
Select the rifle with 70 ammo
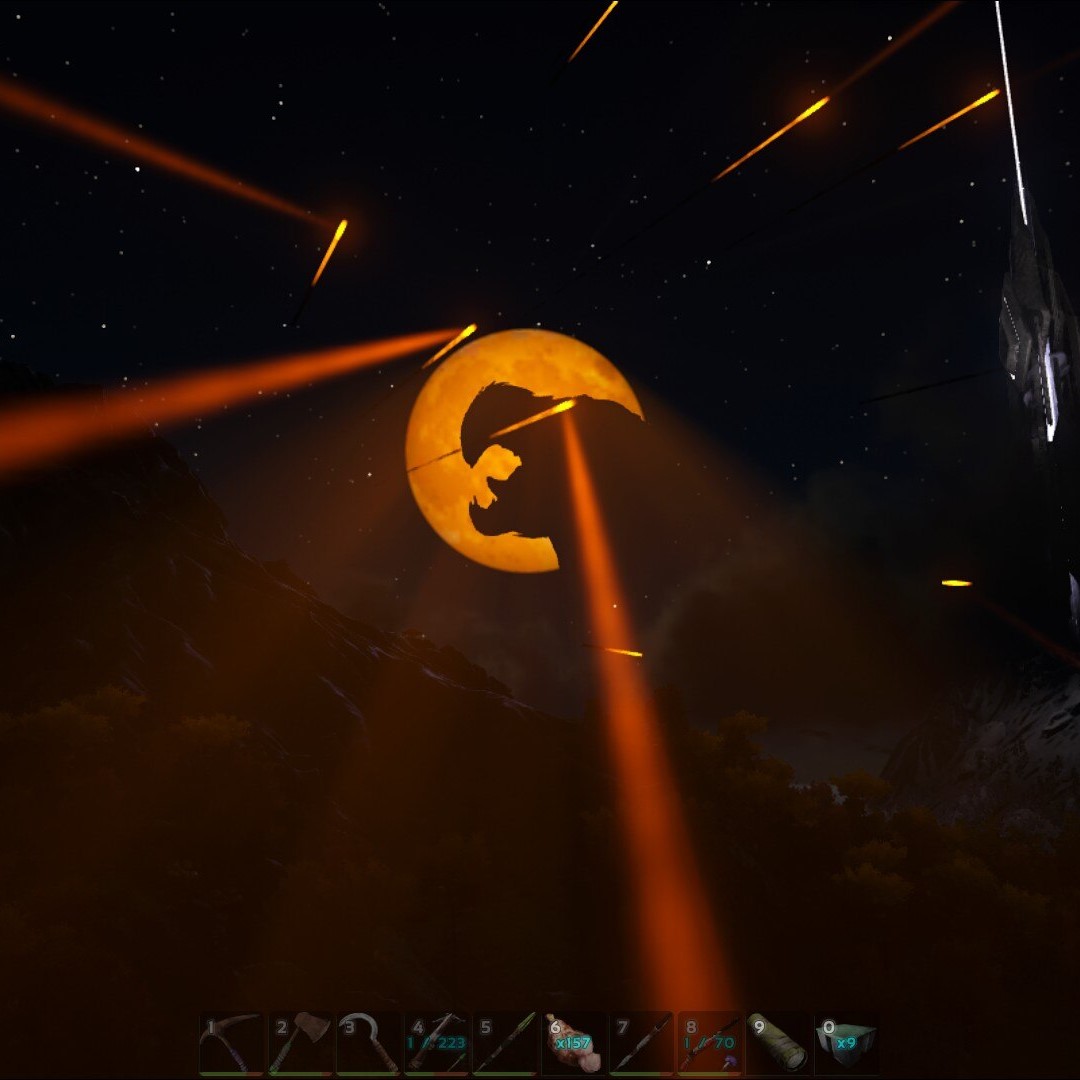pos(710,1042)
